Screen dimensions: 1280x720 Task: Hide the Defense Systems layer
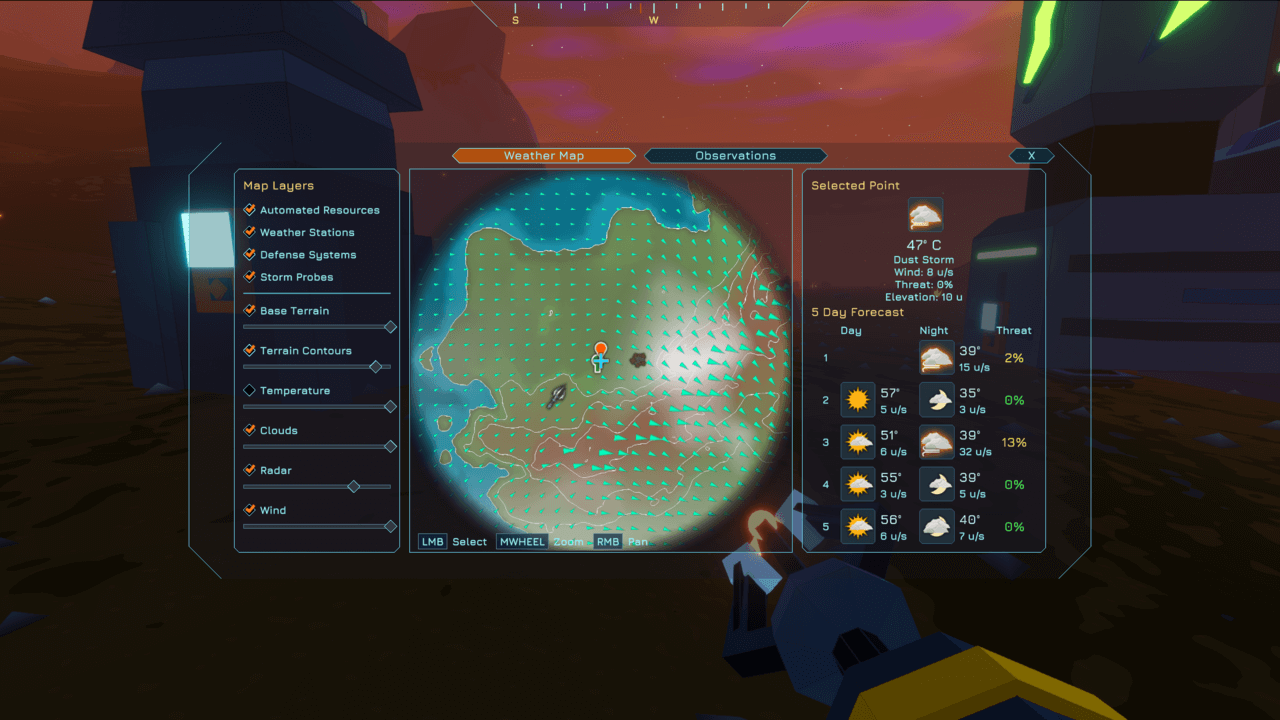tap(250, 255)
